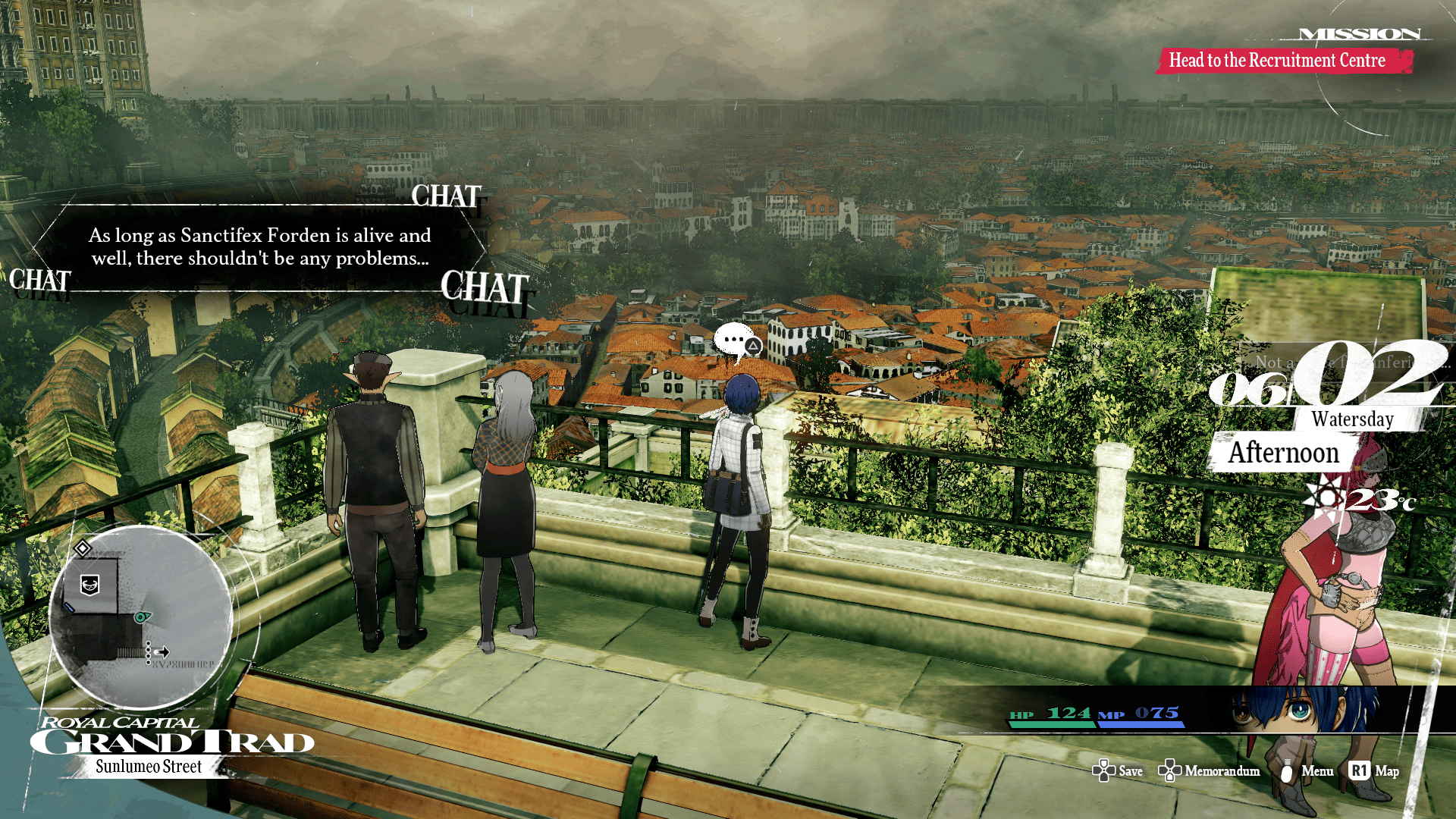1456x819 pixels.
Task: Open the Memorandum
Action: coord(1222,771)
